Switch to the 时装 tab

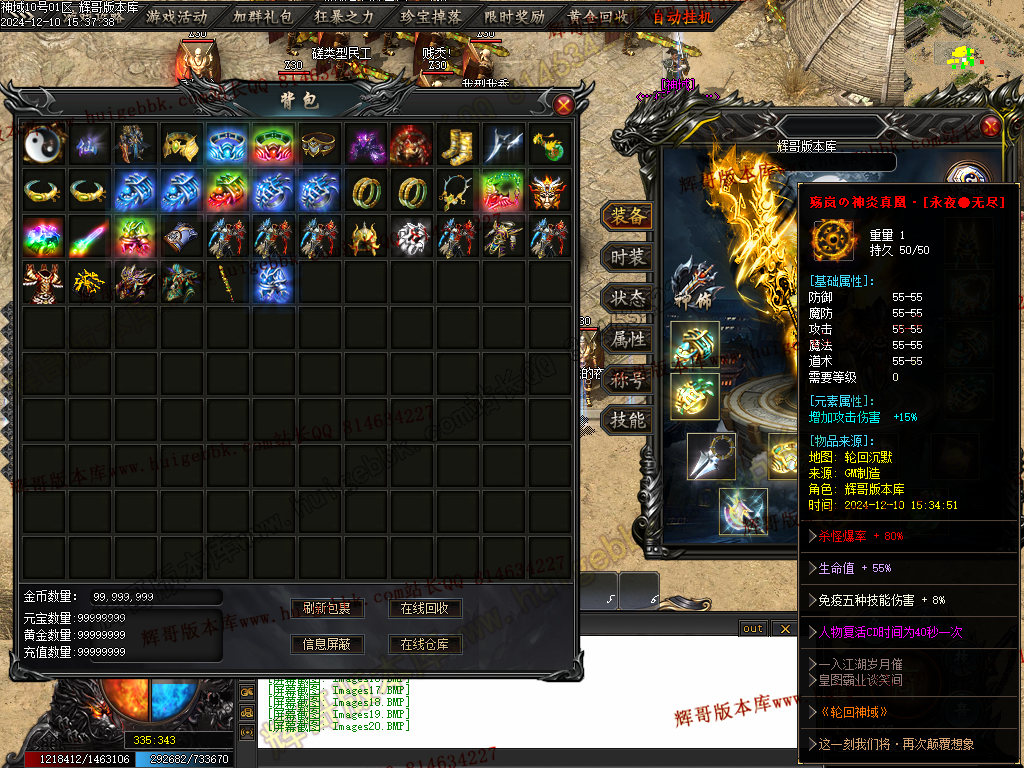click(628, 257)
